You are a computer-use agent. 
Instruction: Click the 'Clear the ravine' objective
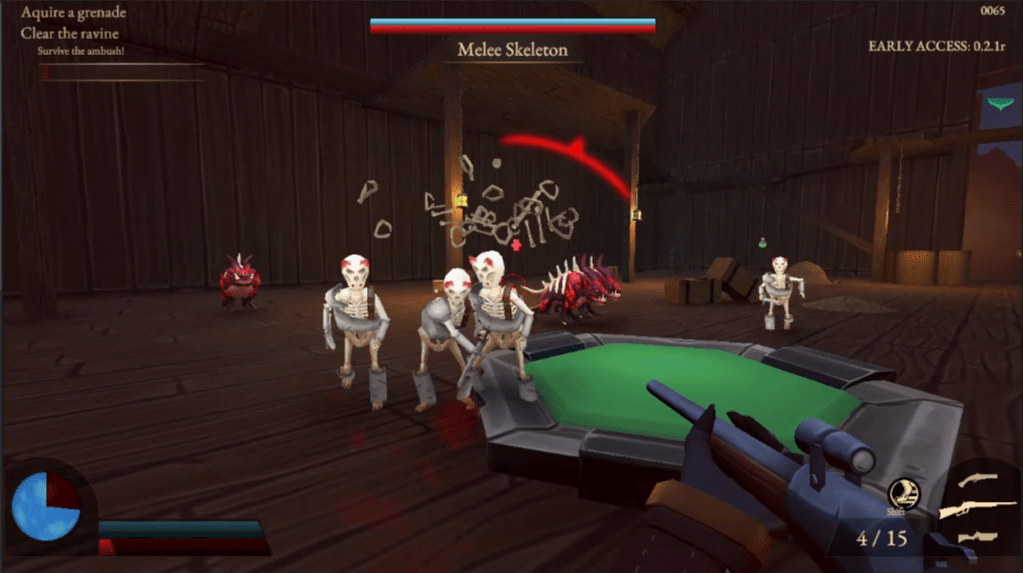point(69,33)
